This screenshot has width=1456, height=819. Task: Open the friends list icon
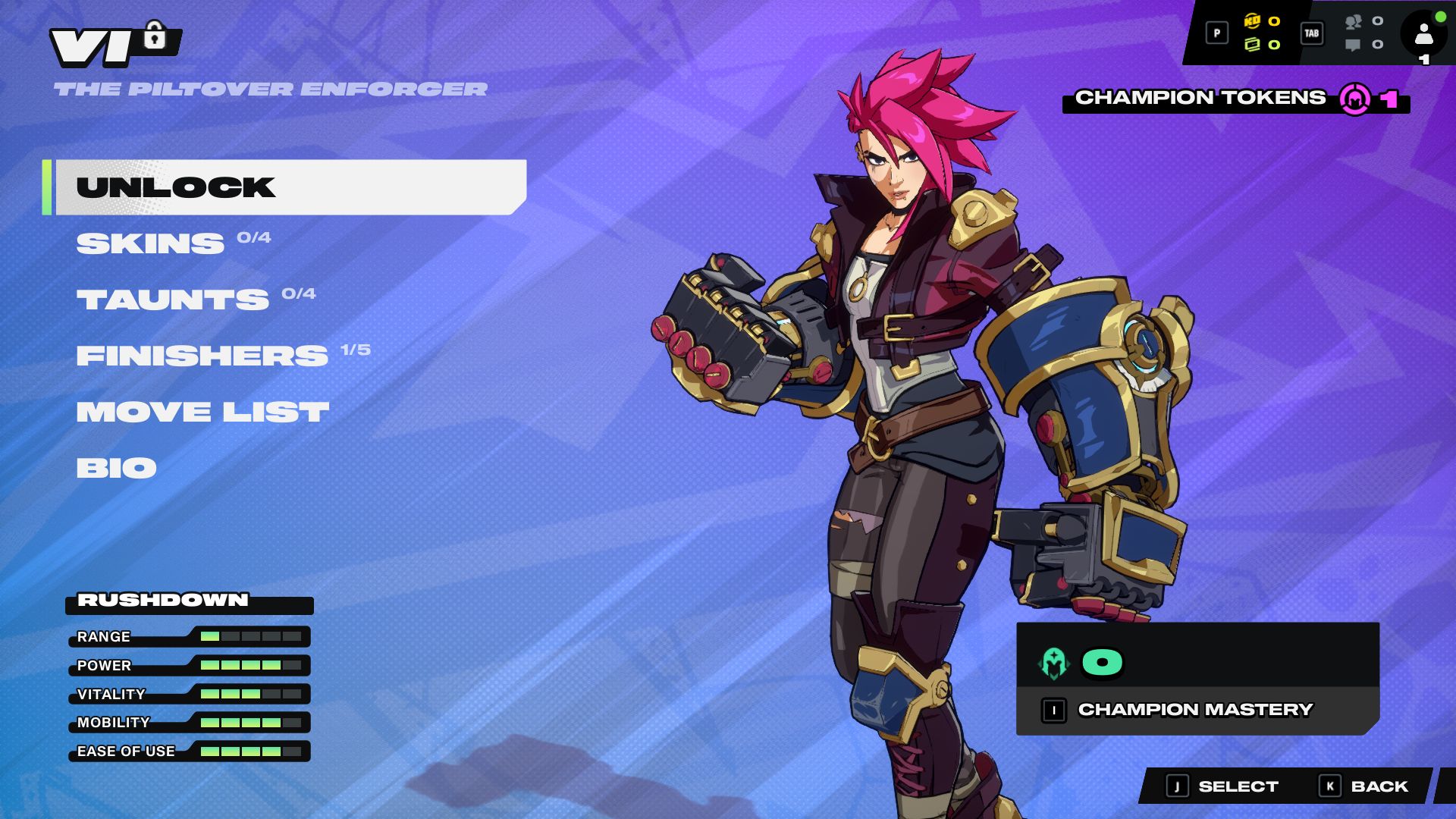click(1354, 22)
